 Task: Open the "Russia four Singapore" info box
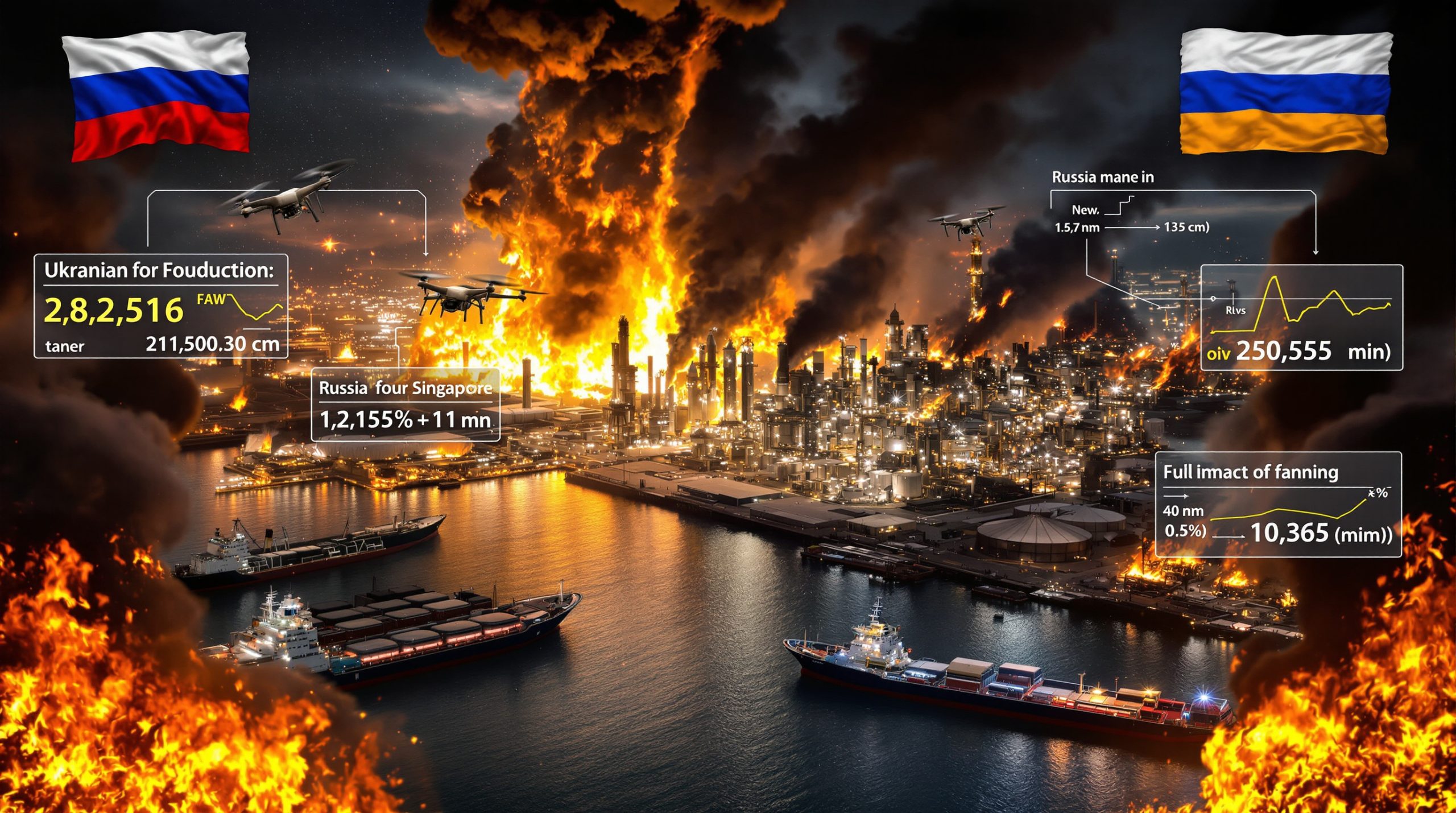click(x=405, y=405)
